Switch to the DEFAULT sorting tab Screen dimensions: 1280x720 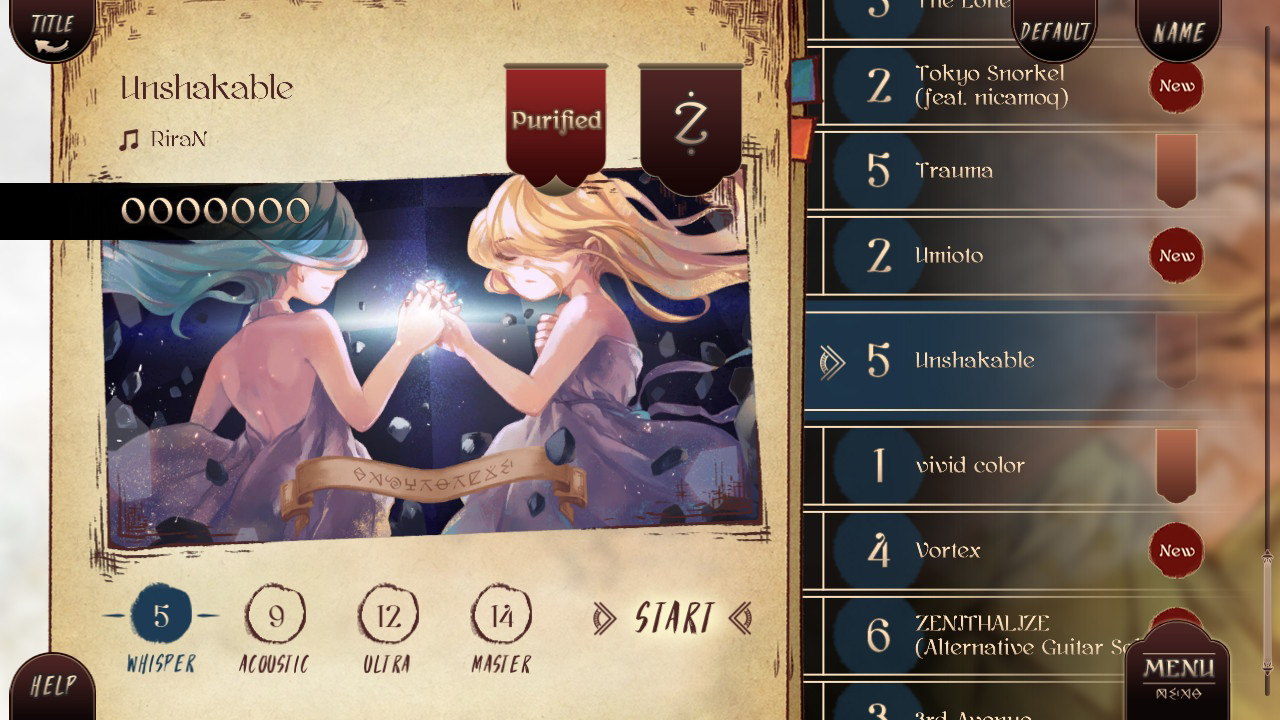tap(1055, 30)
